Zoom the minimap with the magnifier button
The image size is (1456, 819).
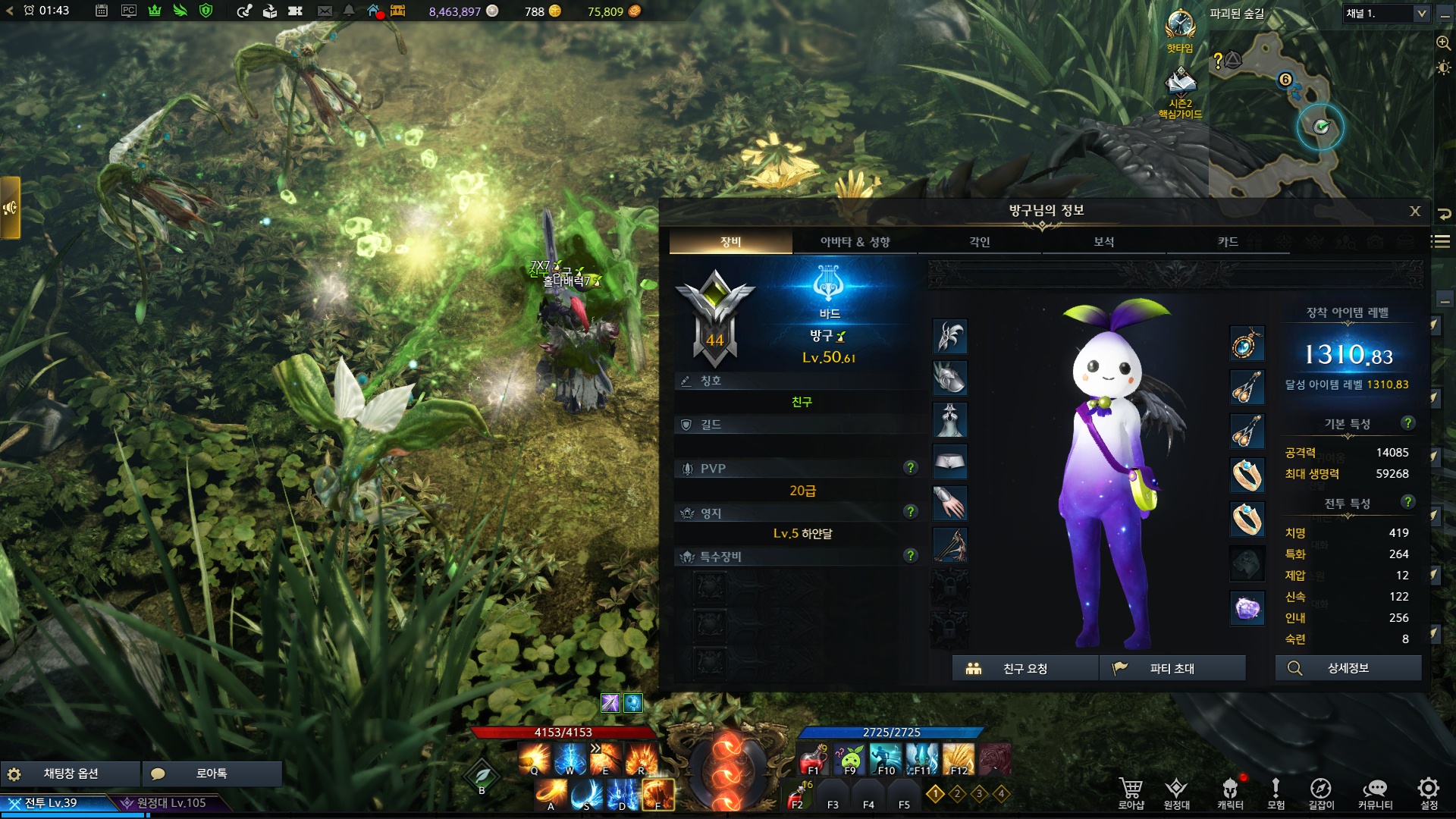click(x=1443, y=43)
